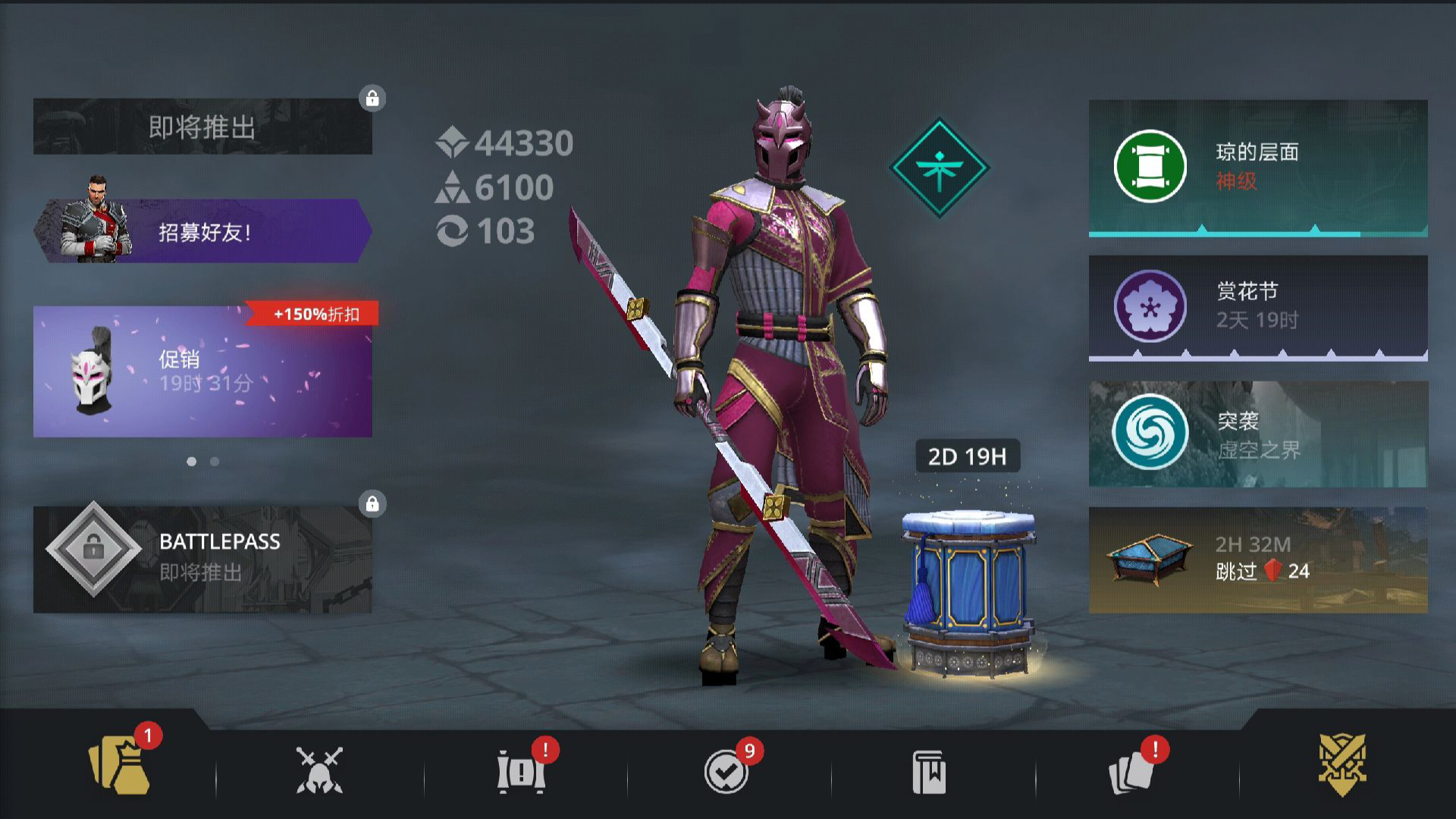1456x819 pixels.
Task: Select the locked BATTLEPASS panel
Action: (202, 559)
